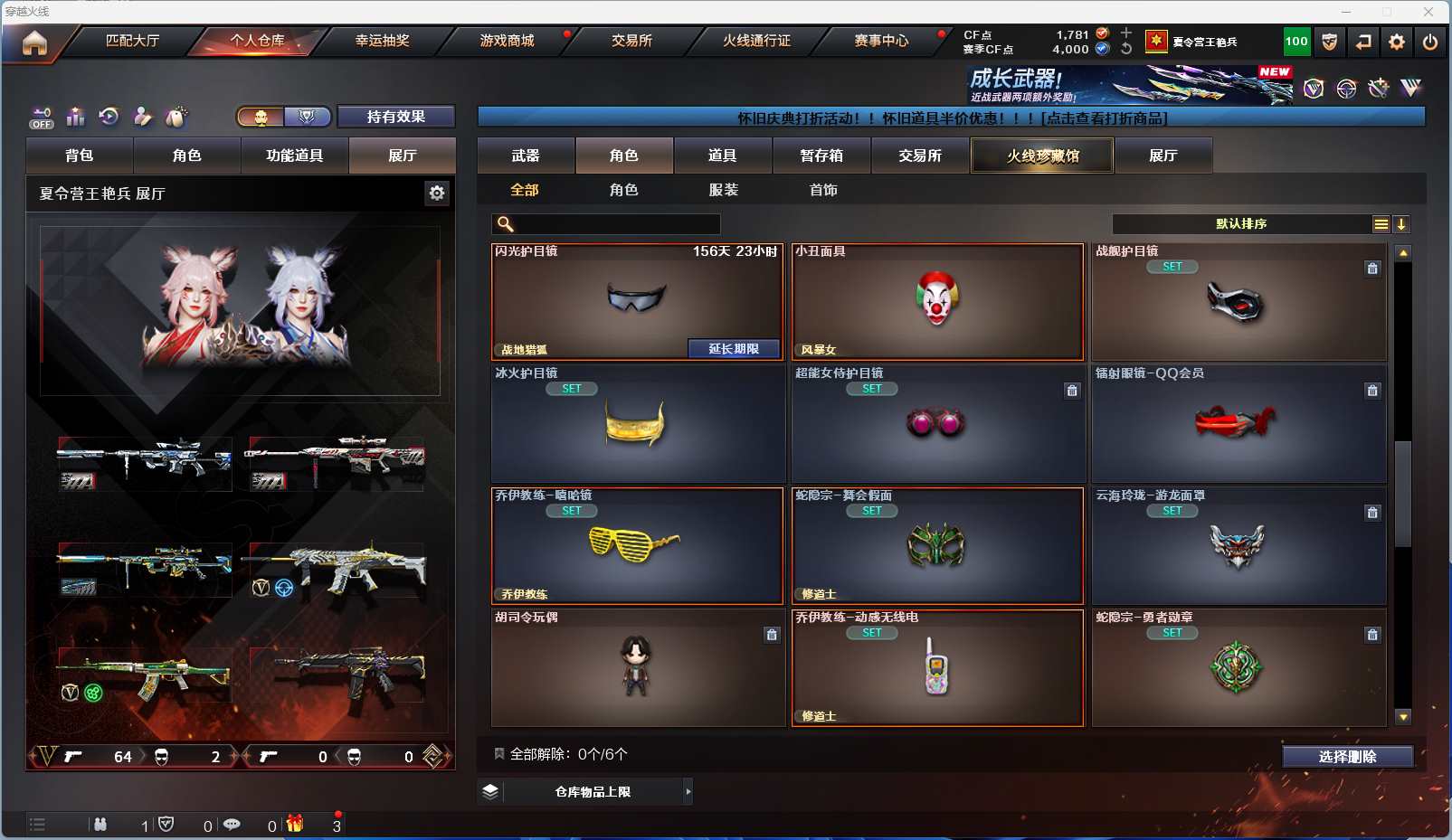
Task: Switch to the 背包 tab
Action: 80,156
